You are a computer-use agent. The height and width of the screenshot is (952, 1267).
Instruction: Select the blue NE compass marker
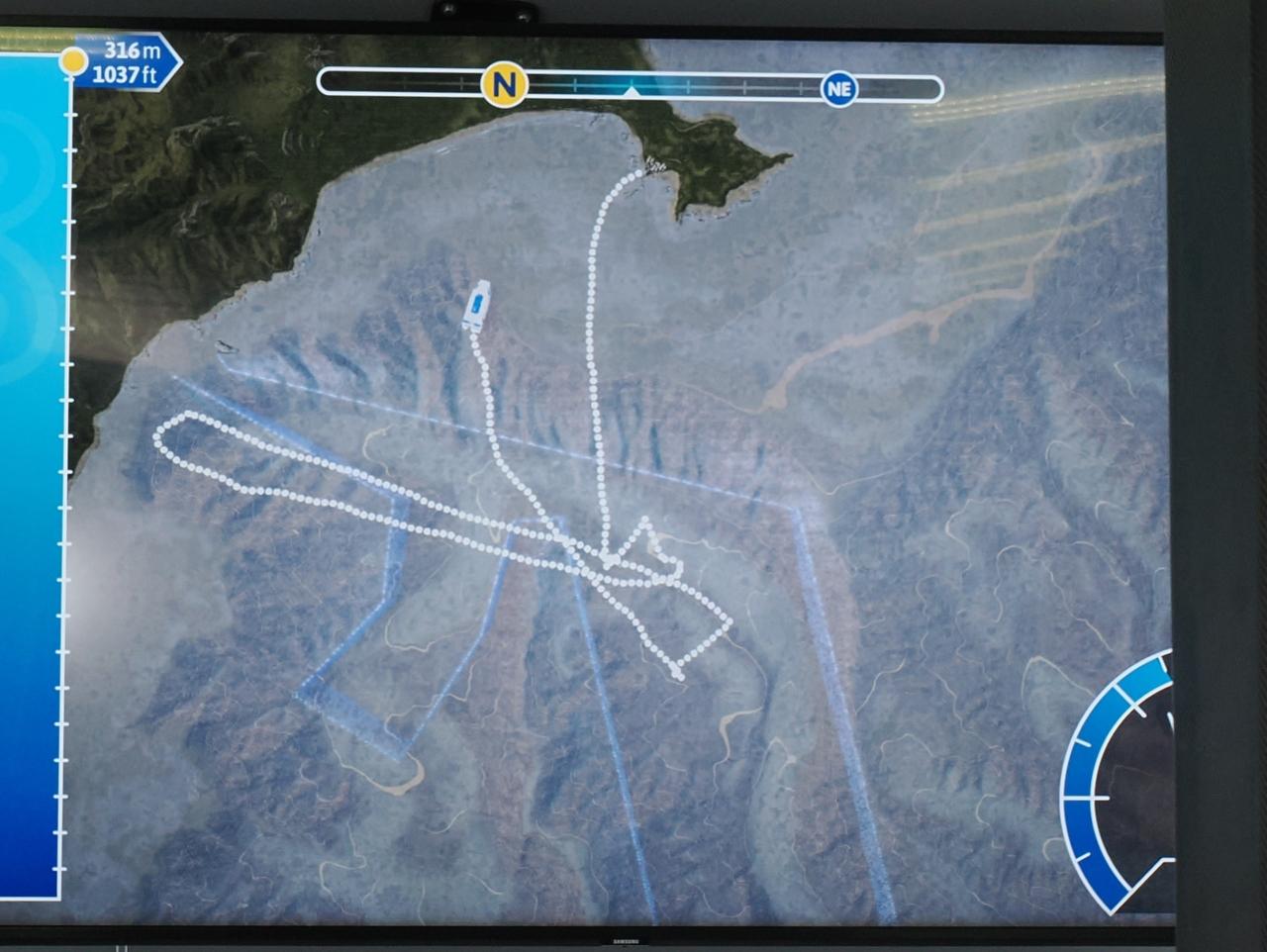pos(838,89)
